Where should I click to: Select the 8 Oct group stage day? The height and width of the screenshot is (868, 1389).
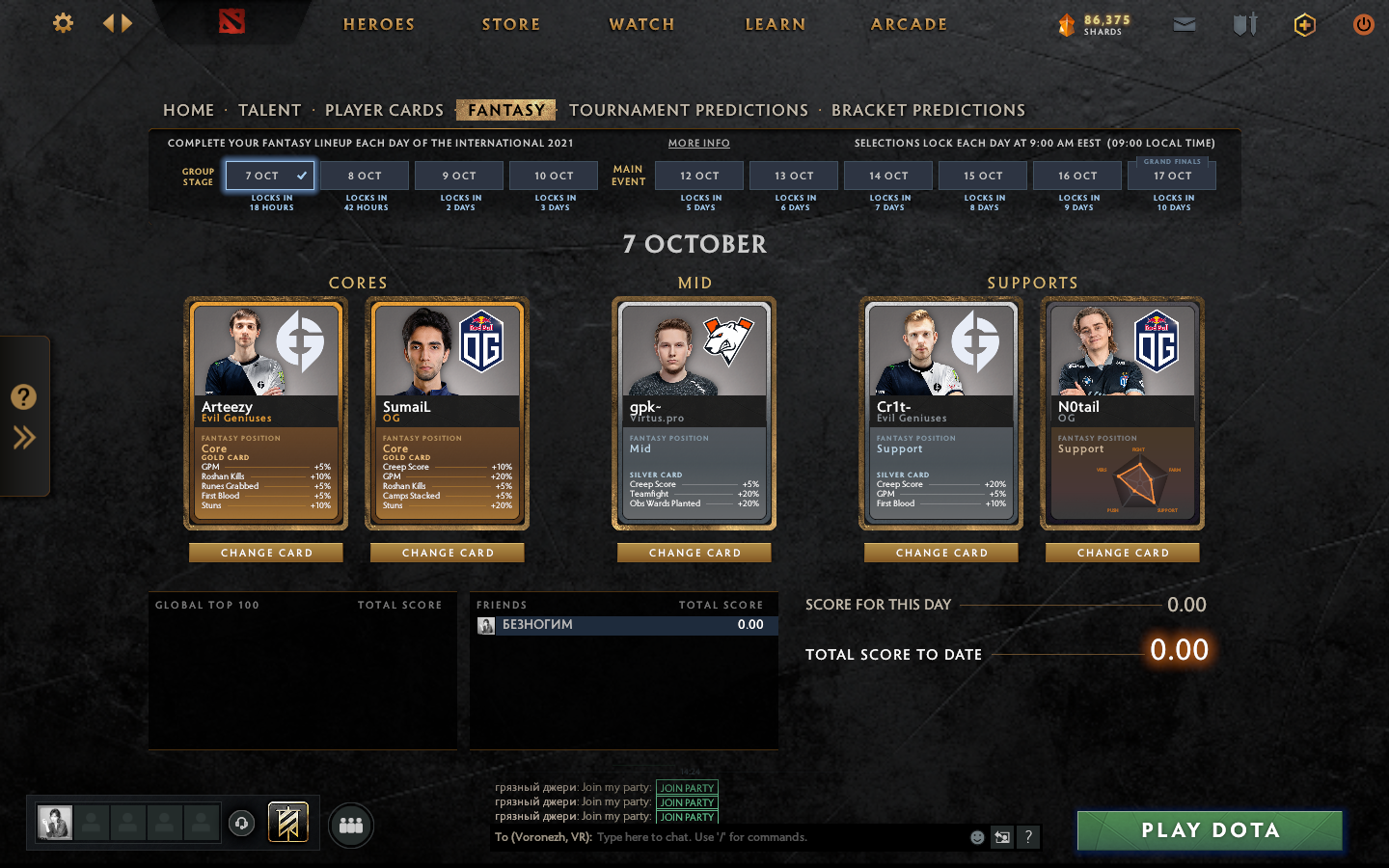365,176
